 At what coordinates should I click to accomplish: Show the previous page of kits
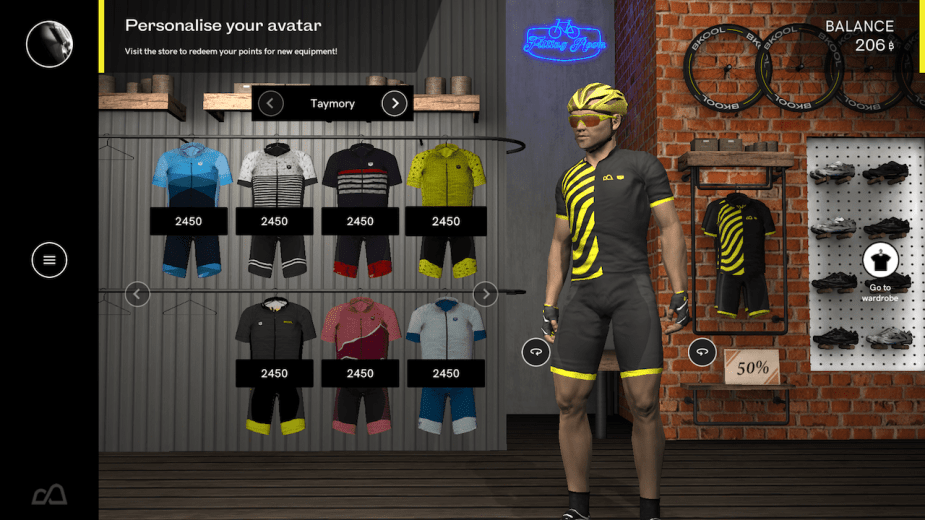point(137,294)
